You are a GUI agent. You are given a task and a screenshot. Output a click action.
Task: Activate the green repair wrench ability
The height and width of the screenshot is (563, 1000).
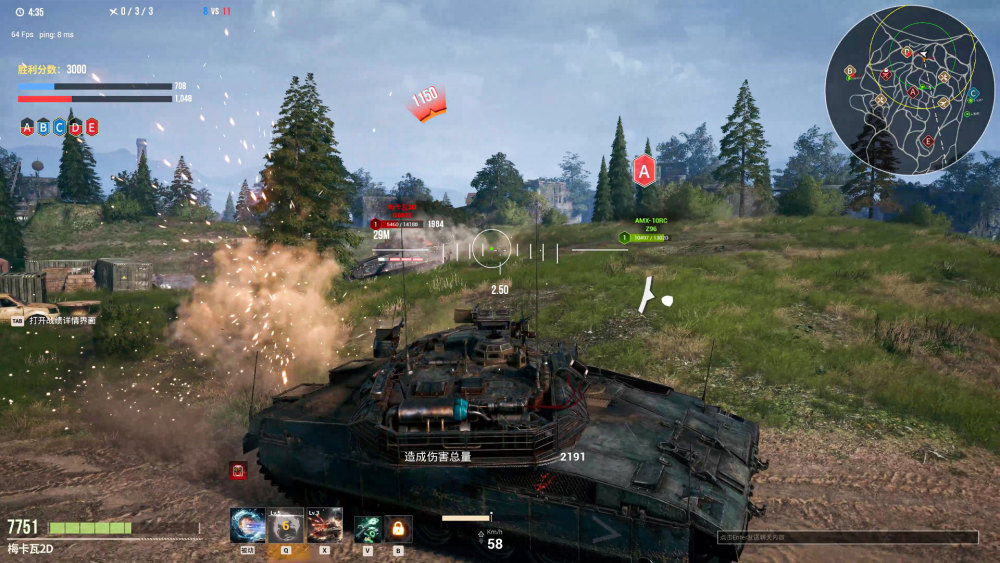click(x=367, y=527)
